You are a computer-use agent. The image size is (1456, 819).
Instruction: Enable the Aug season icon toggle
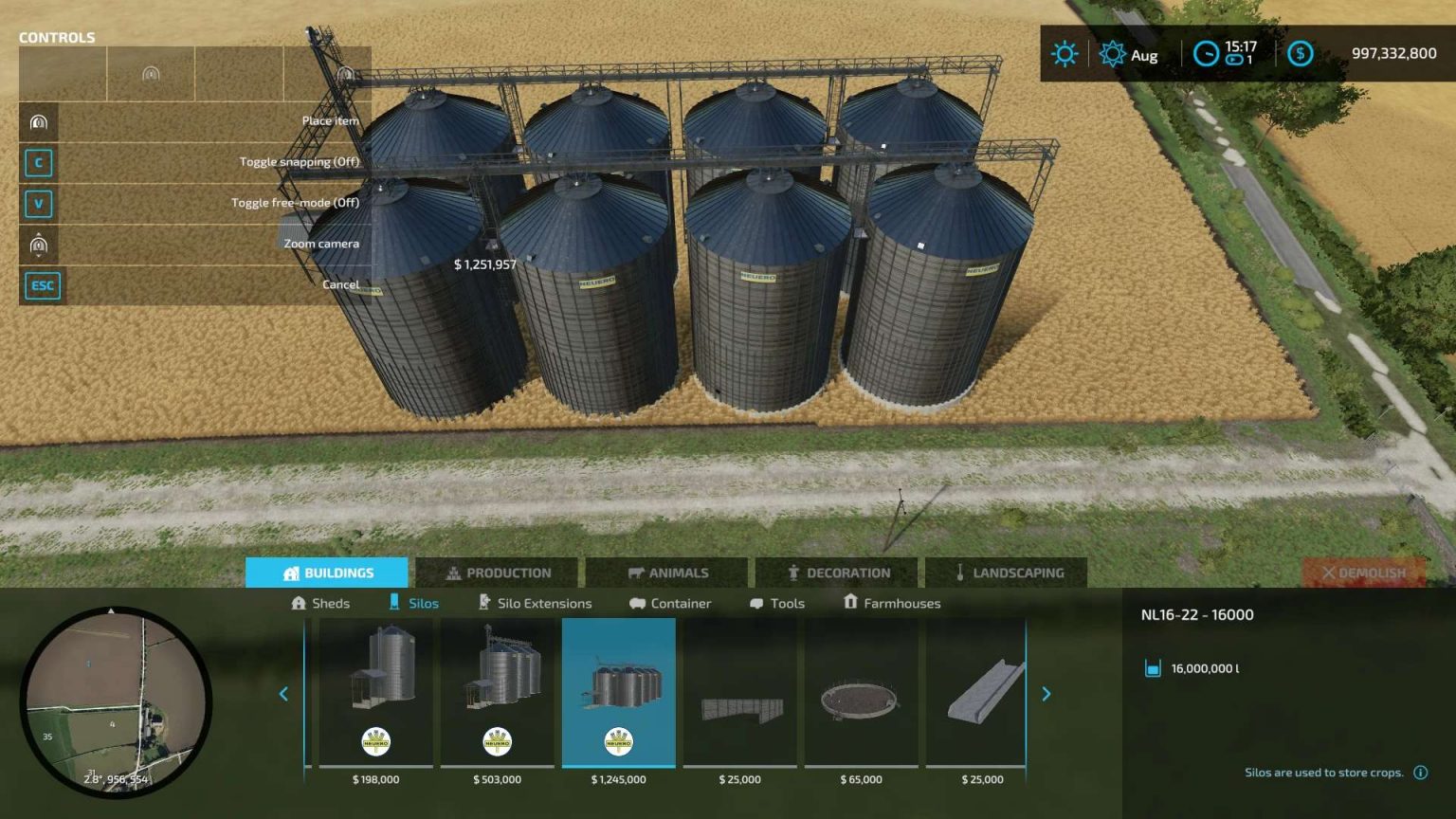tap(1111, 54)
